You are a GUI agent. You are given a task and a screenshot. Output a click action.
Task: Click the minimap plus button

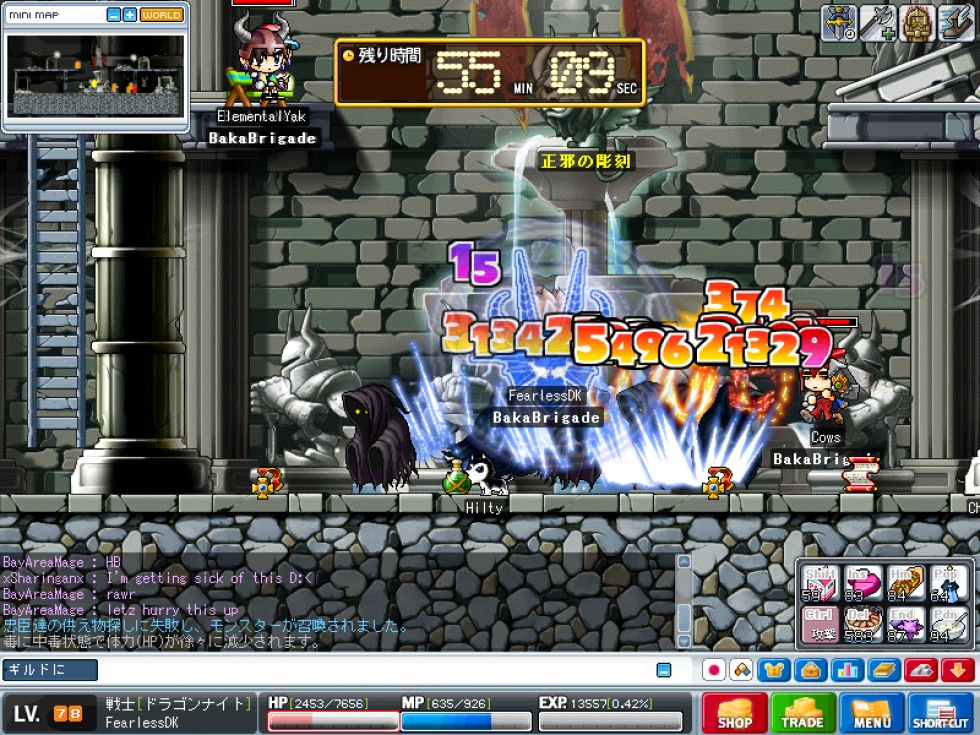[x=130, y=15]
